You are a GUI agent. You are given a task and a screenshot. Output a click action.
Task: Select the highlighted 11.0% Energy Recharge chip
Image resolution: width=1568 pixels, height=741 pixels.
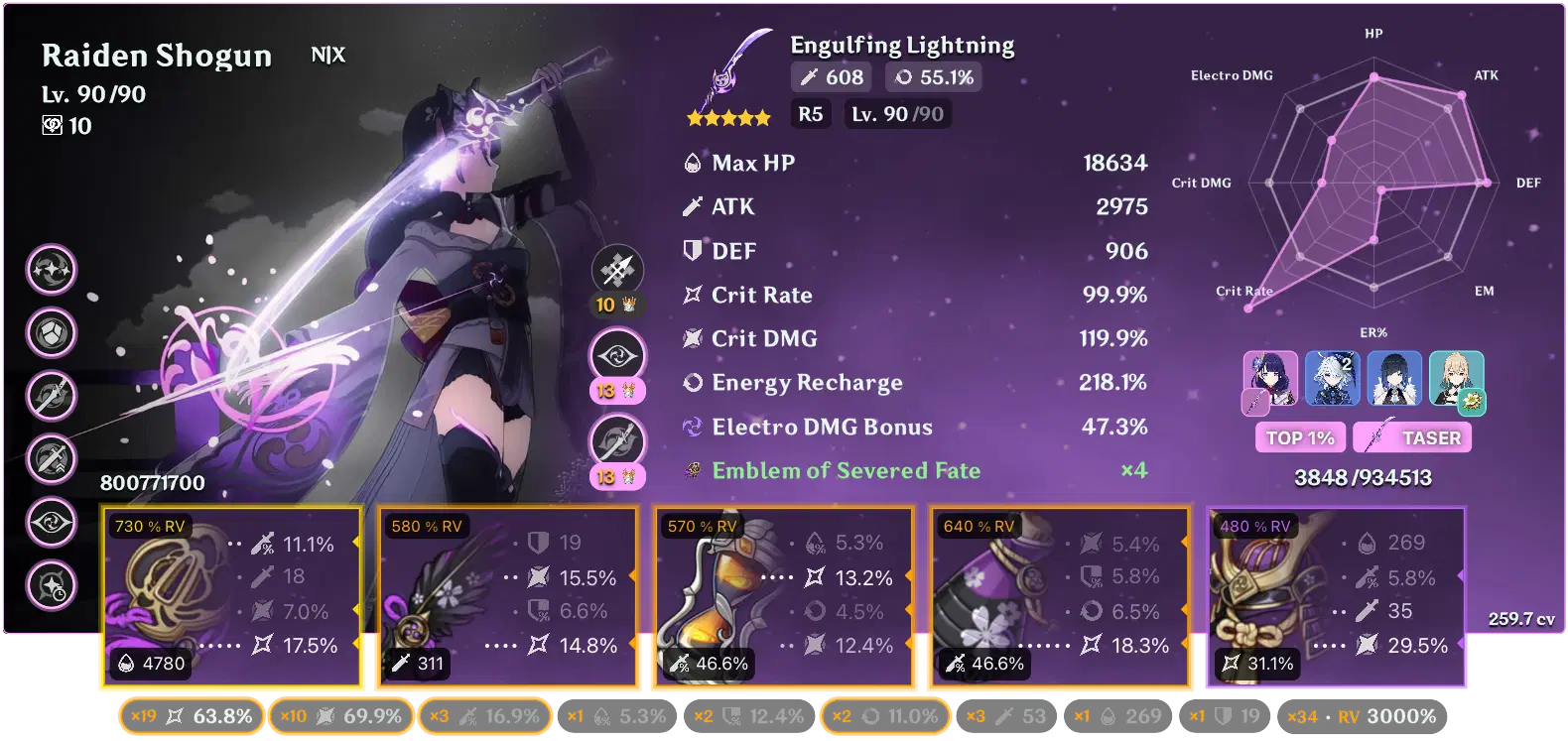click(x=884, y=714)
